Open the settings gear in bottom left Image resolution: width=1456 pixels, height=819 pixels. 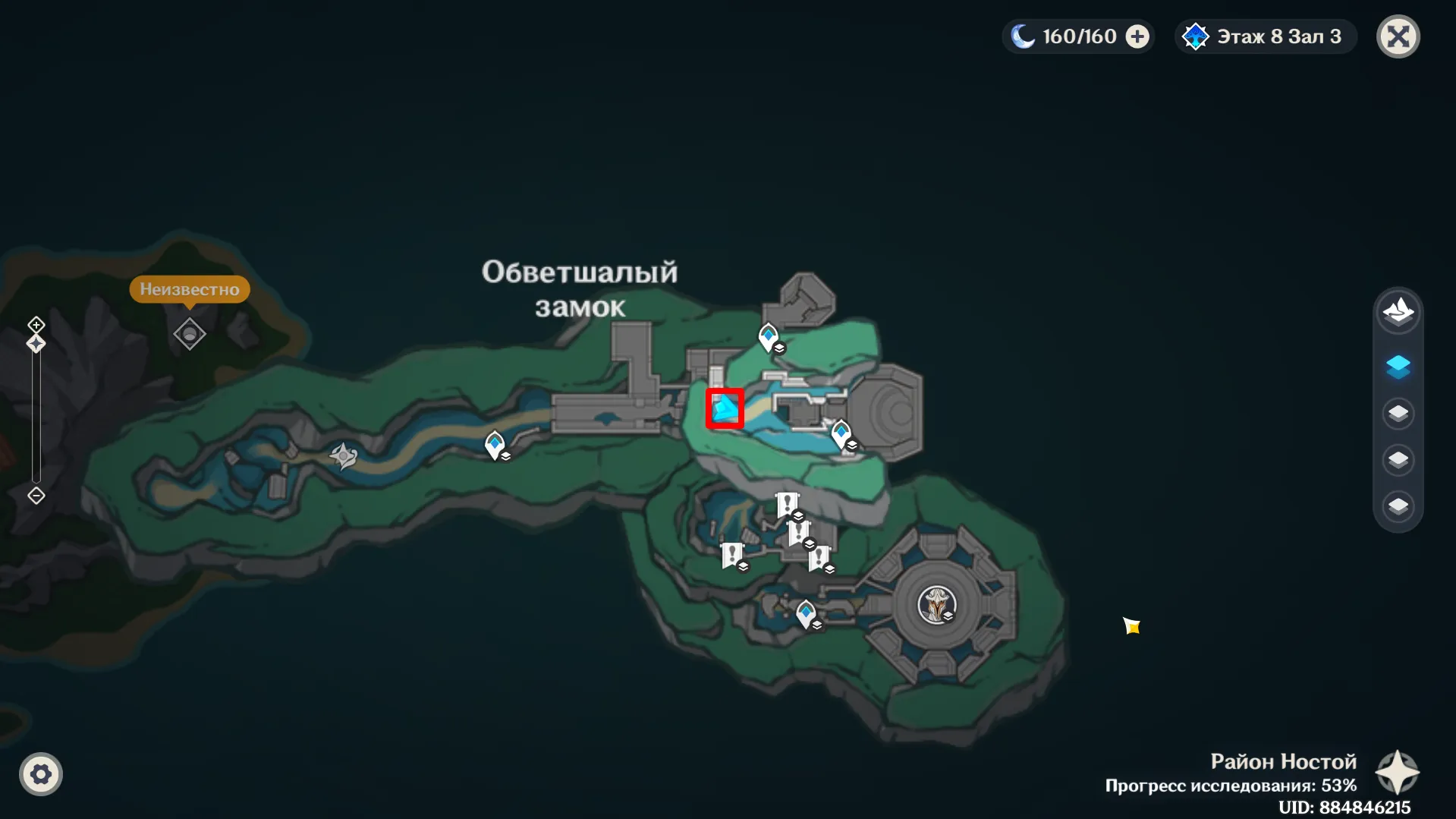(x=41, y=774)
